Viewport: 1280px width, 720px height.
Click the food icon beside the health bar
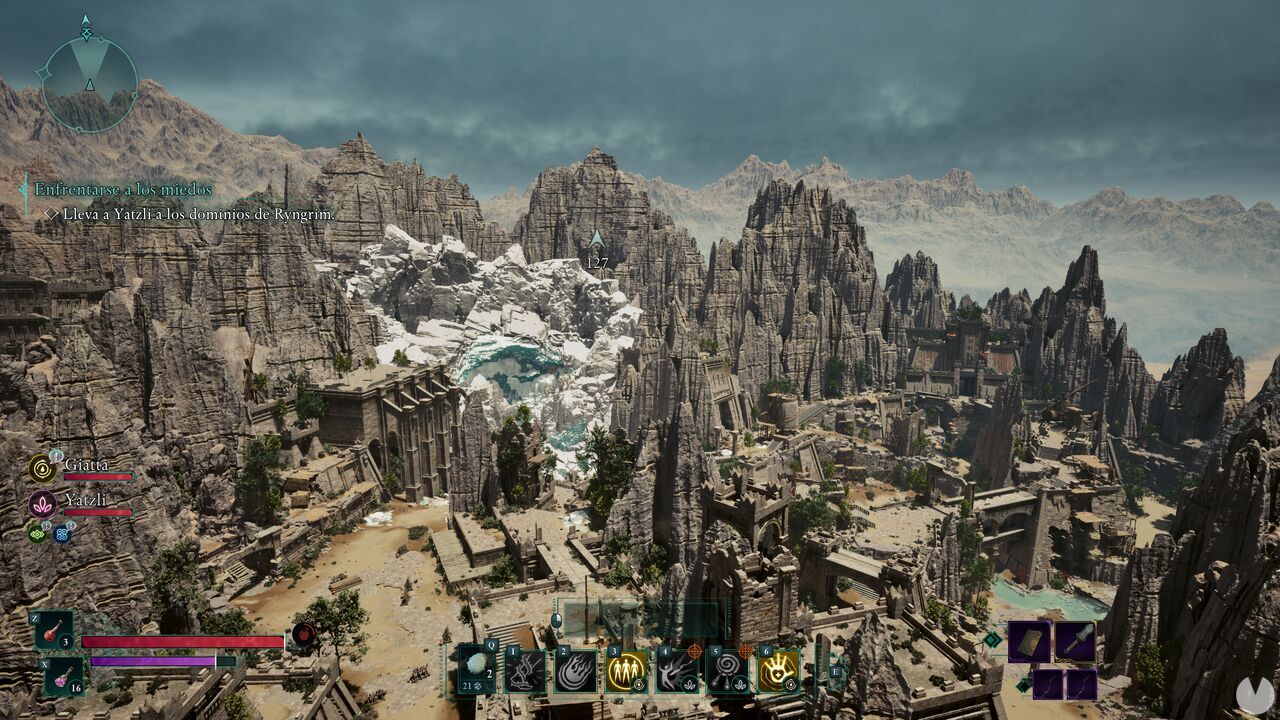(x=303, y=635)
